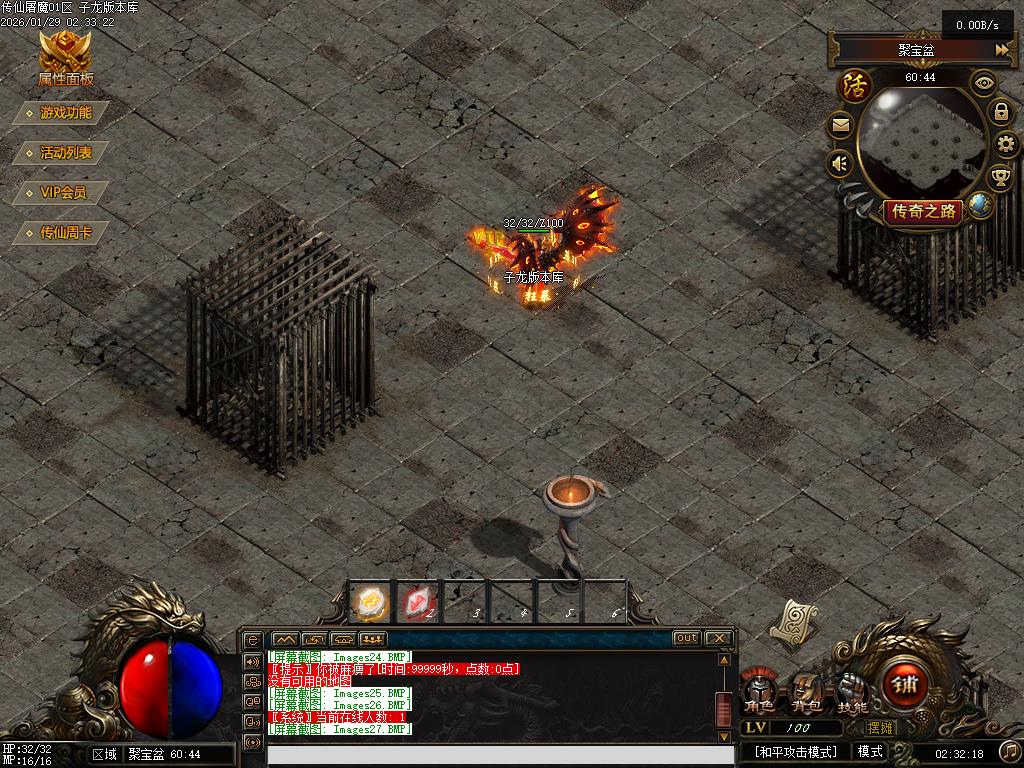
Task: Click the padlock icon
Action: [x=1000, y=111]
